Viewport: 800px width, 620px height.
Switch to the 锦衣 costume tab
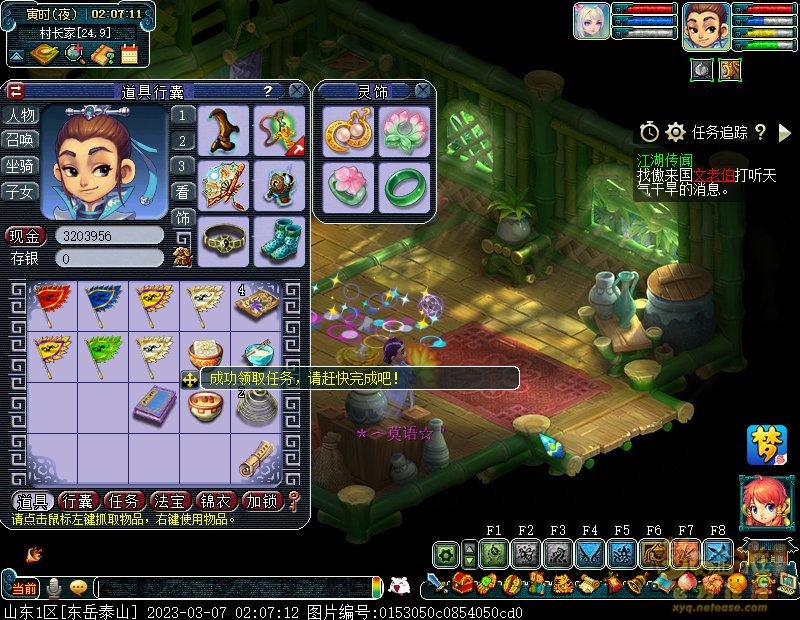217,501
